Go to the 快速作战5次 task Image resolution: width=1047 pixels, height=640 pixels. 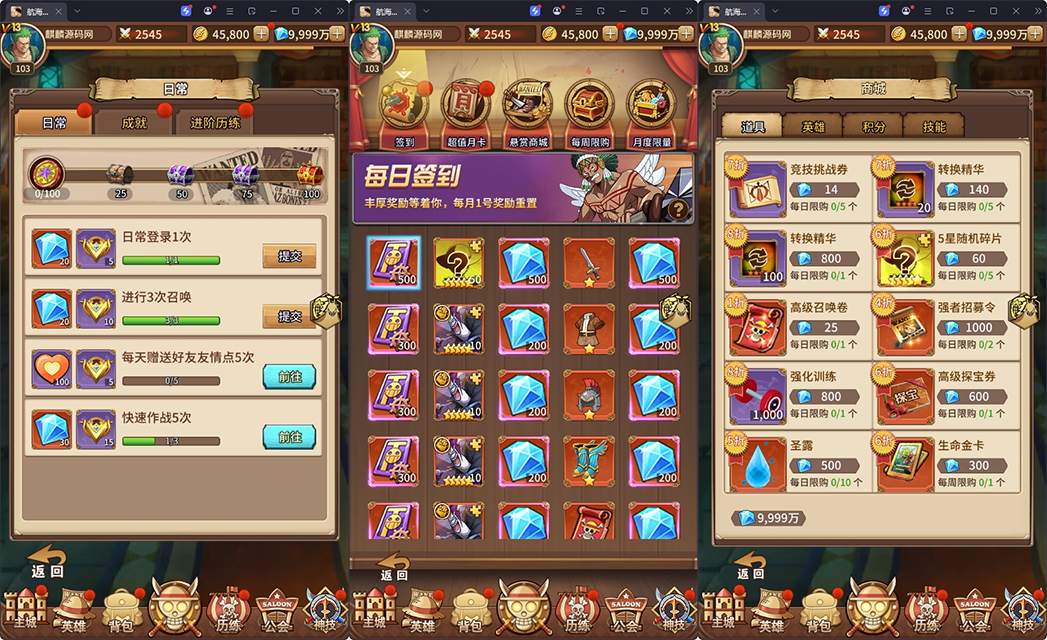point(289,437)
